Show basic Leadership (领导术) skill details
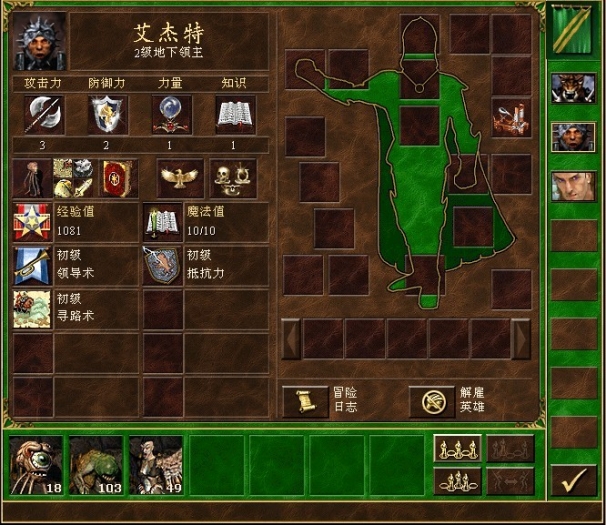The width and height of the screenshot is (606, 525). coord(32,266)
